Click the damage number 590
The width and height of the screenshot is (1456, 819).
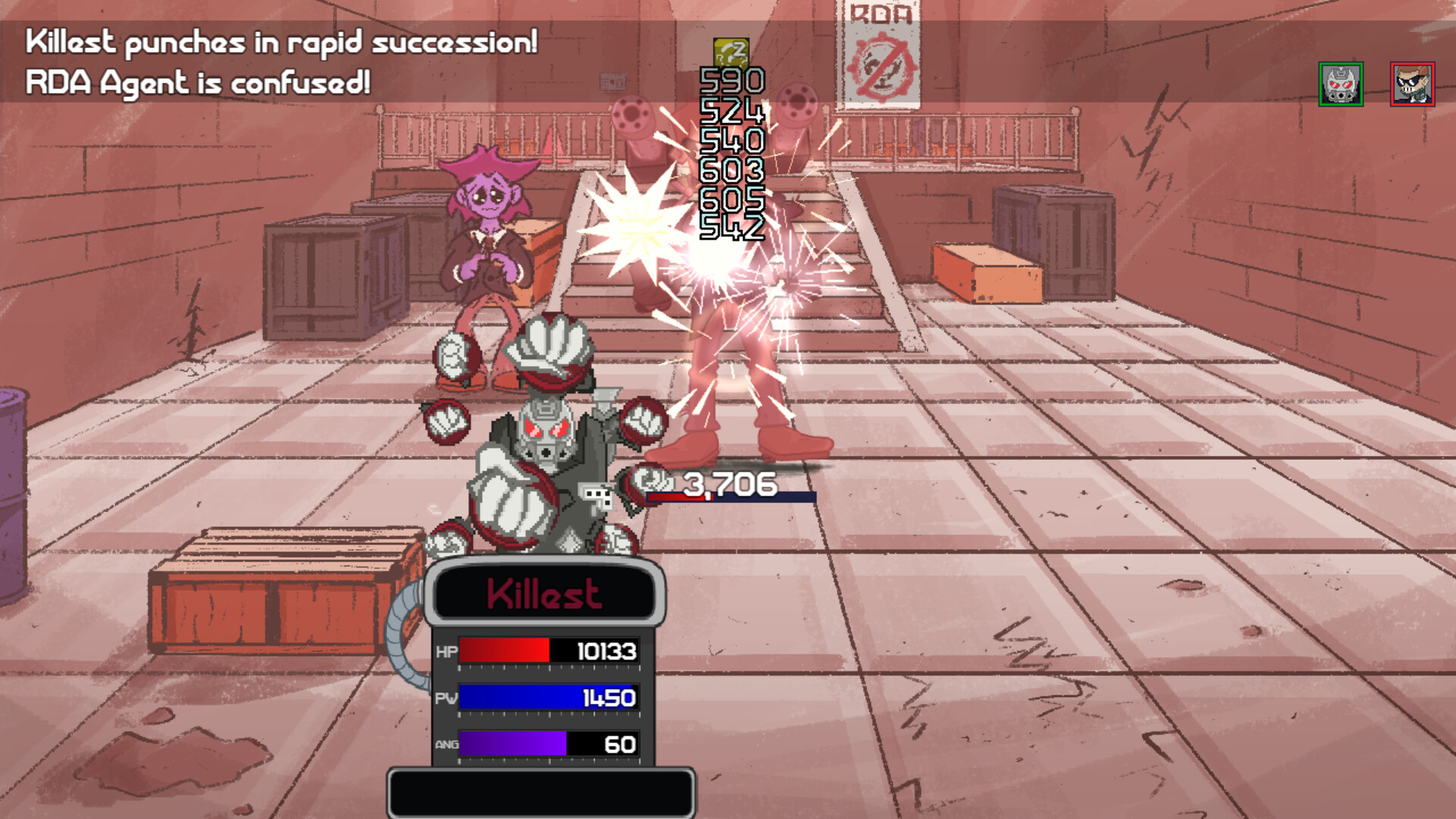click(x=730, y=81)
